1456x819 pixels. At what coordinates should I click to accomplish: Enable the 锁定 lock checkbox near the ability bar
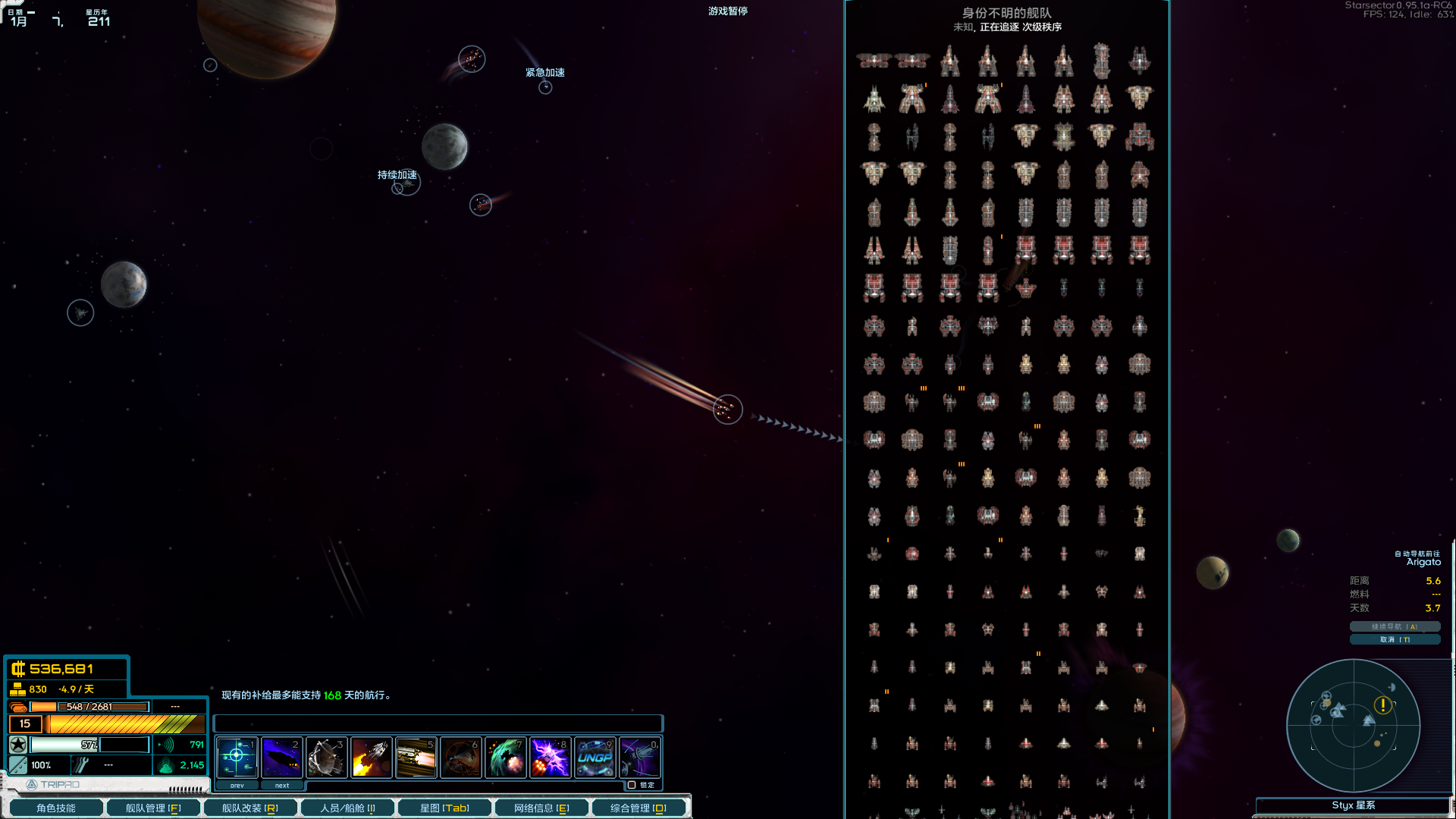pyautogui.click(x=633, y=785)
